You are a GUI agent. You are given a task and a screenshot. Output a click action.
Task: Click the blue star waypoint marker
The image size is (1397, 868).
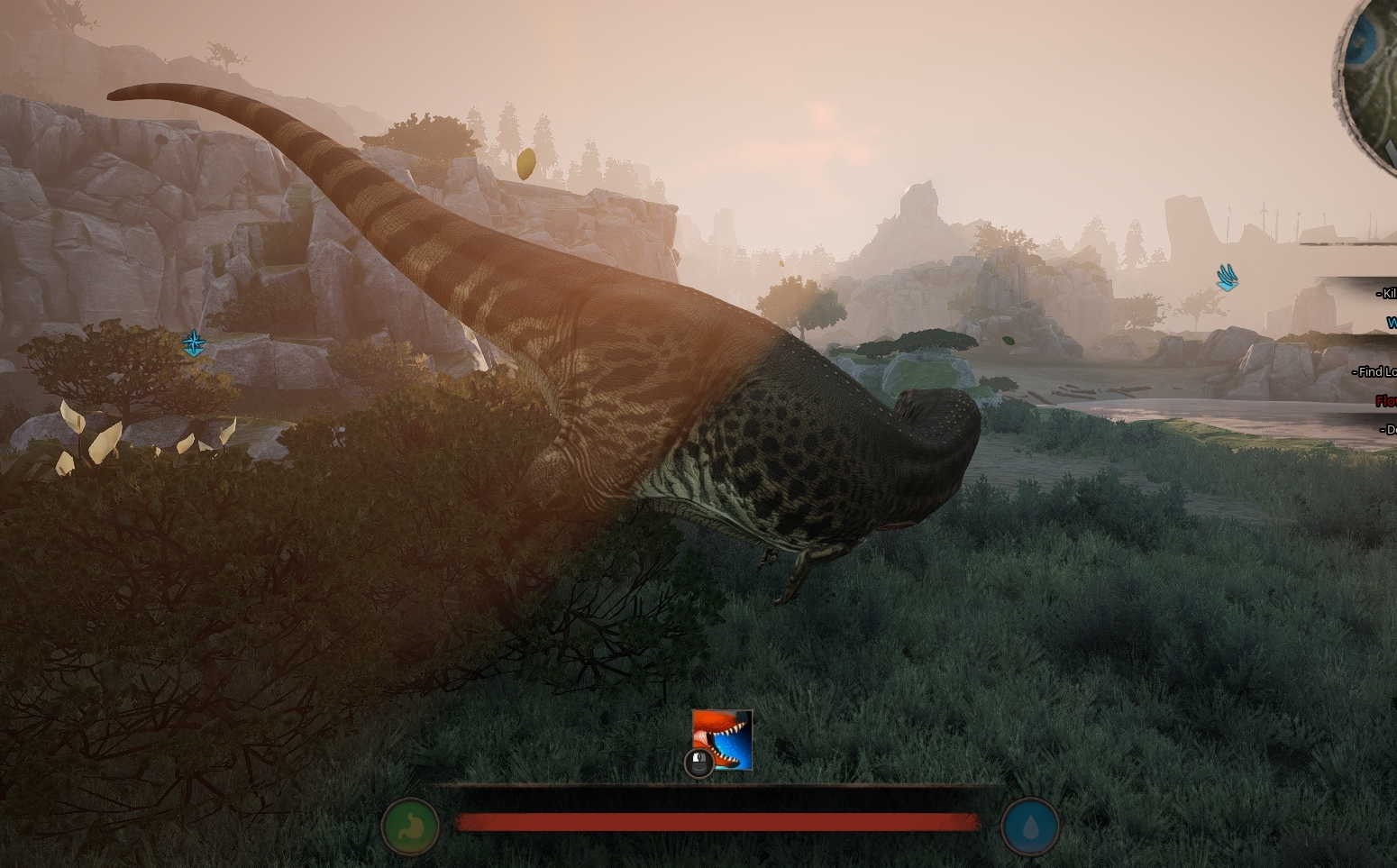coord(194,343)
